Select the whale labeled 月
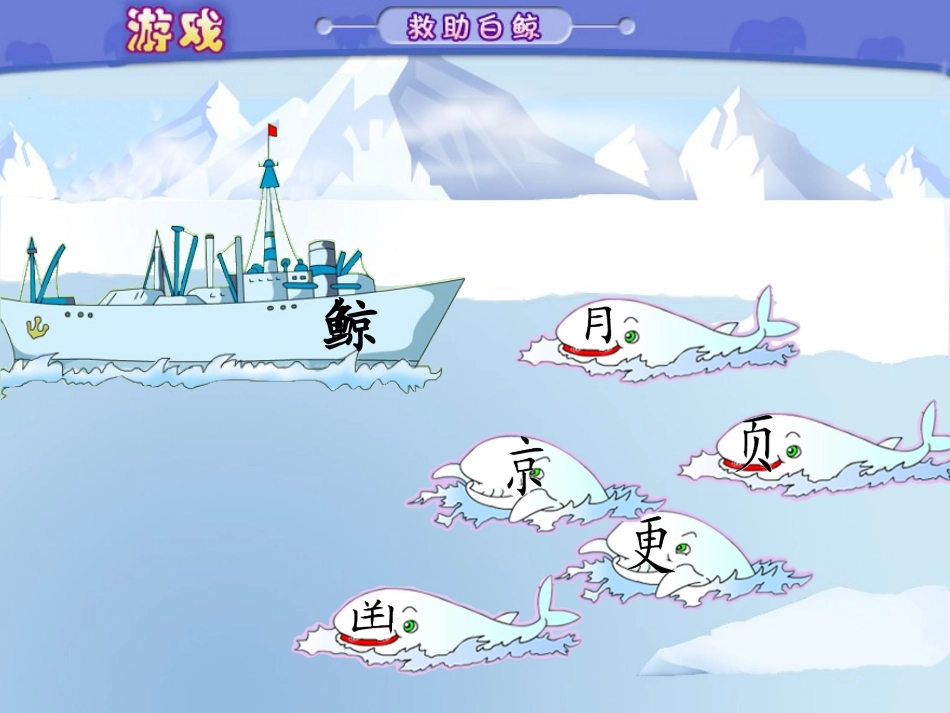 pos(602,328)
